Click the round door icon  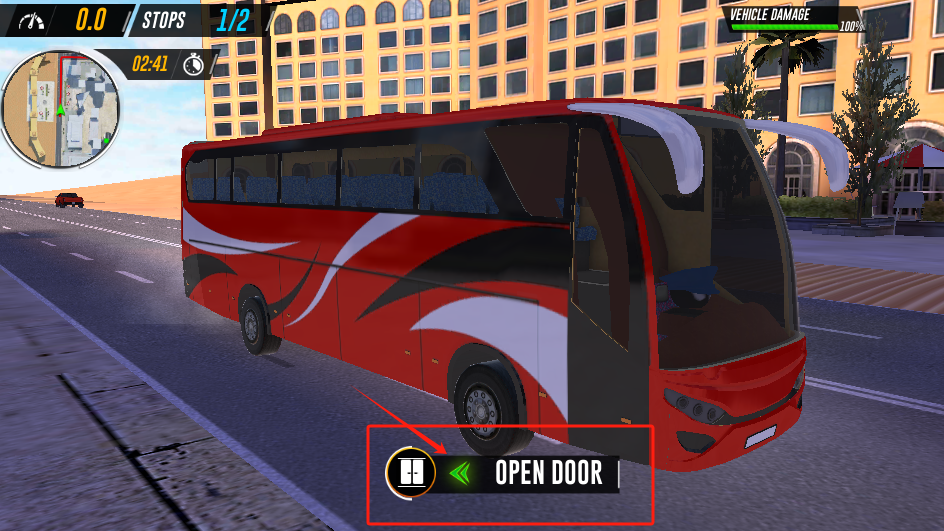point(410,472)
